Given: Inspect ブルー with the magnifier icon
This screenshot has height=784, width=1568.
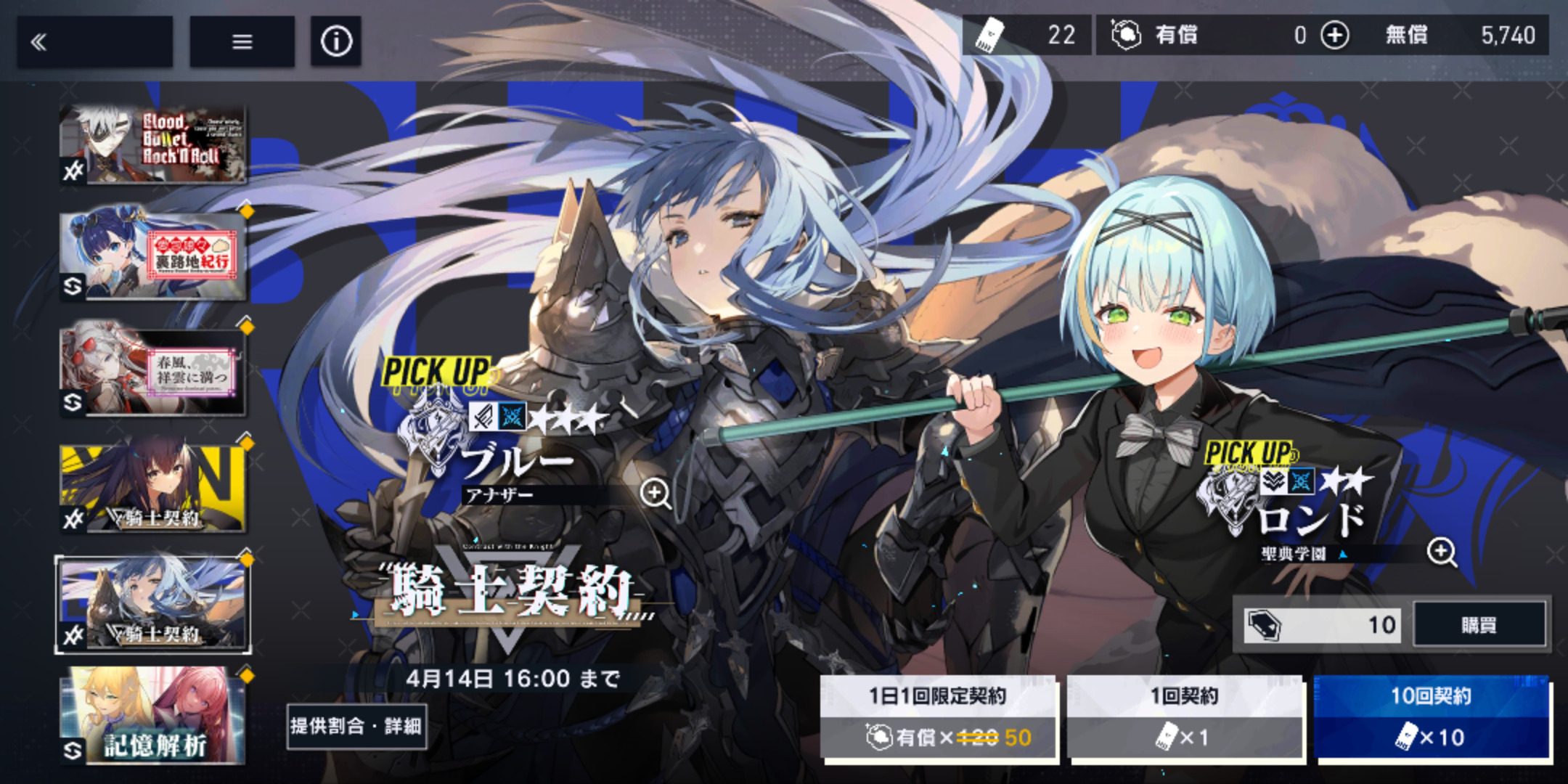Looking at the screenshot, I should [655, 494].
